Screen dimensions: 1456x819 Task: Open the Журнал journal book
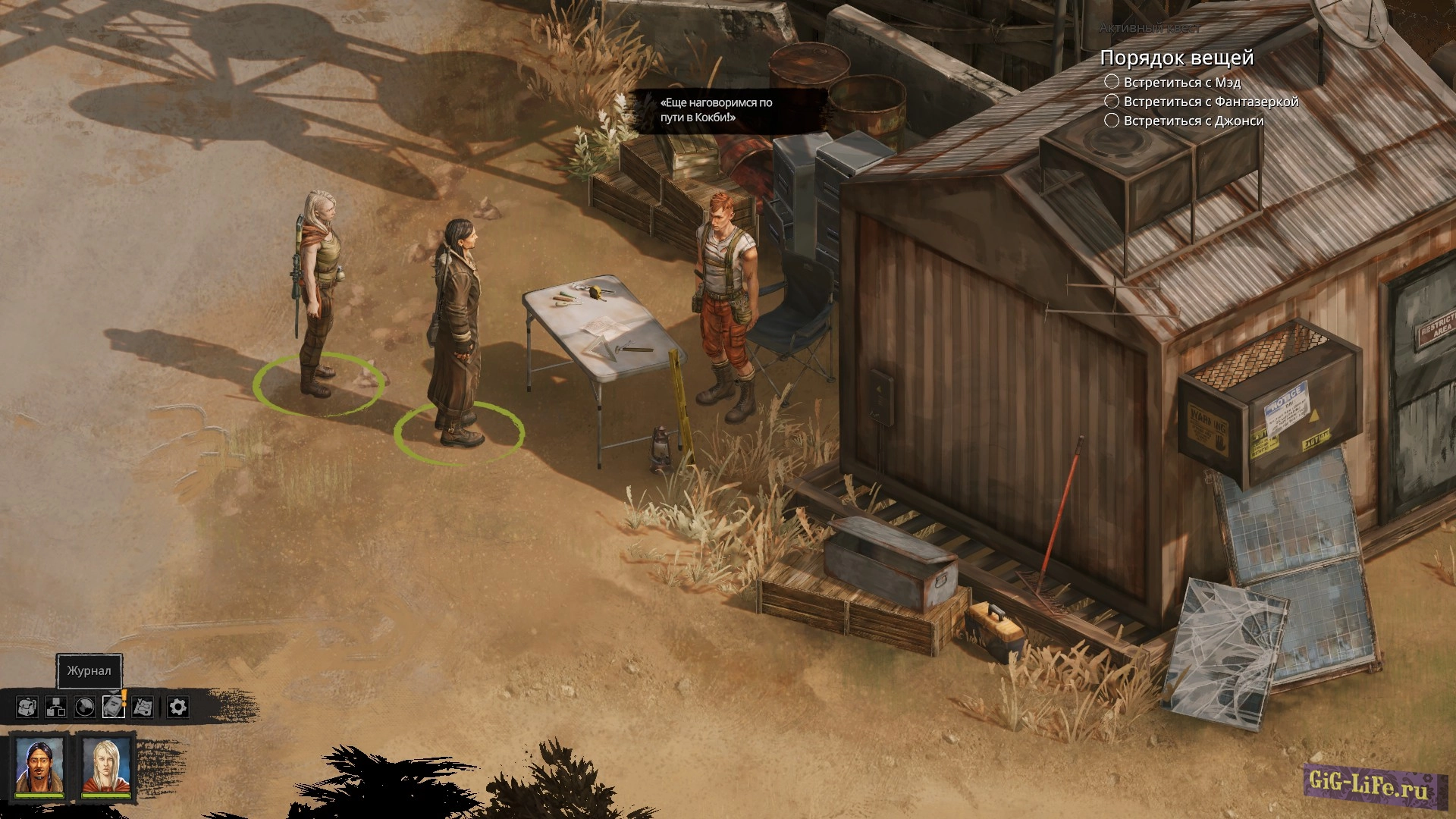click(x=113, y=707)
